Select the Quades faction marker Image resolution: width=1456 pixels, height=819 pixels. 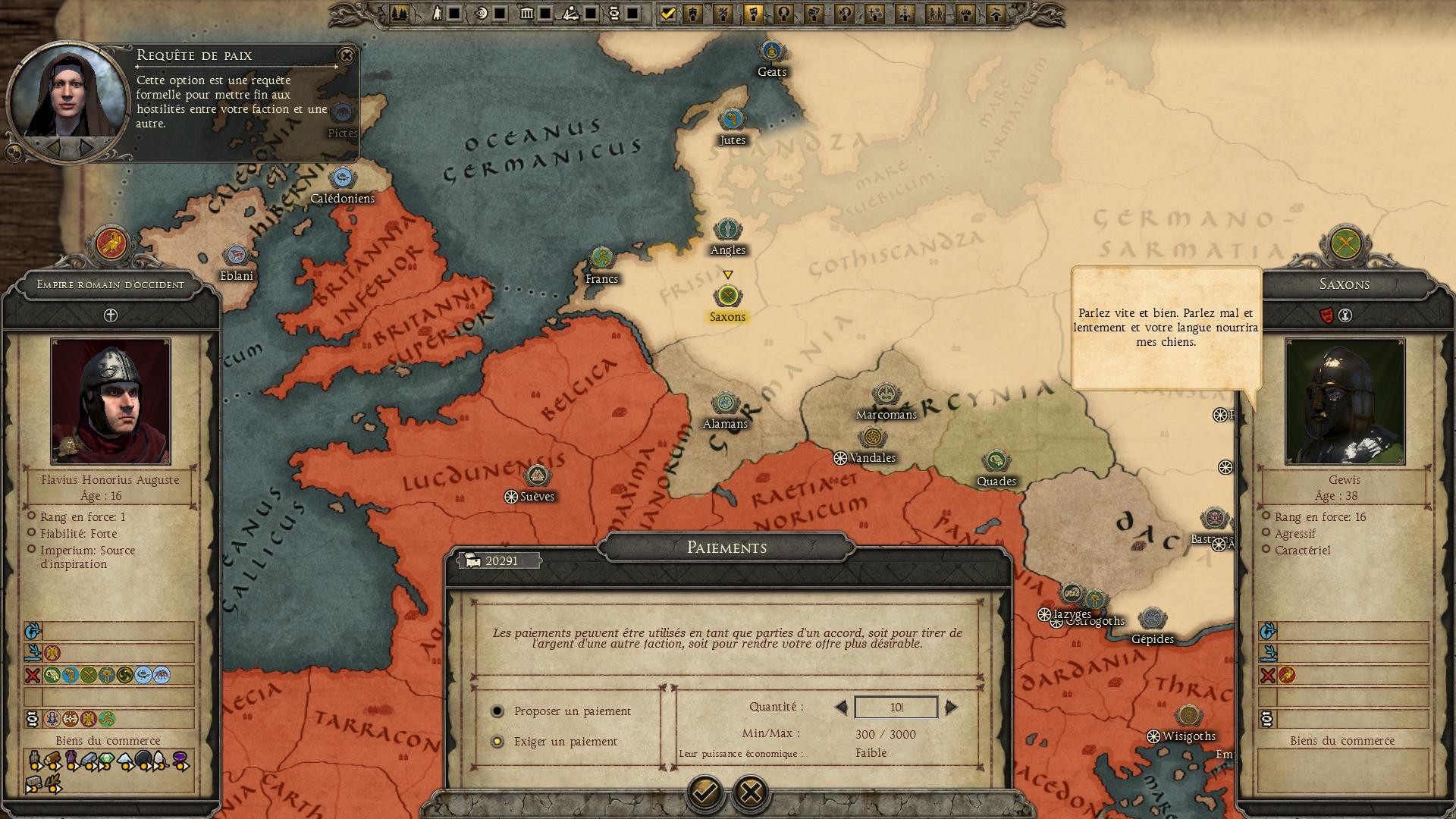coord(996,460)
